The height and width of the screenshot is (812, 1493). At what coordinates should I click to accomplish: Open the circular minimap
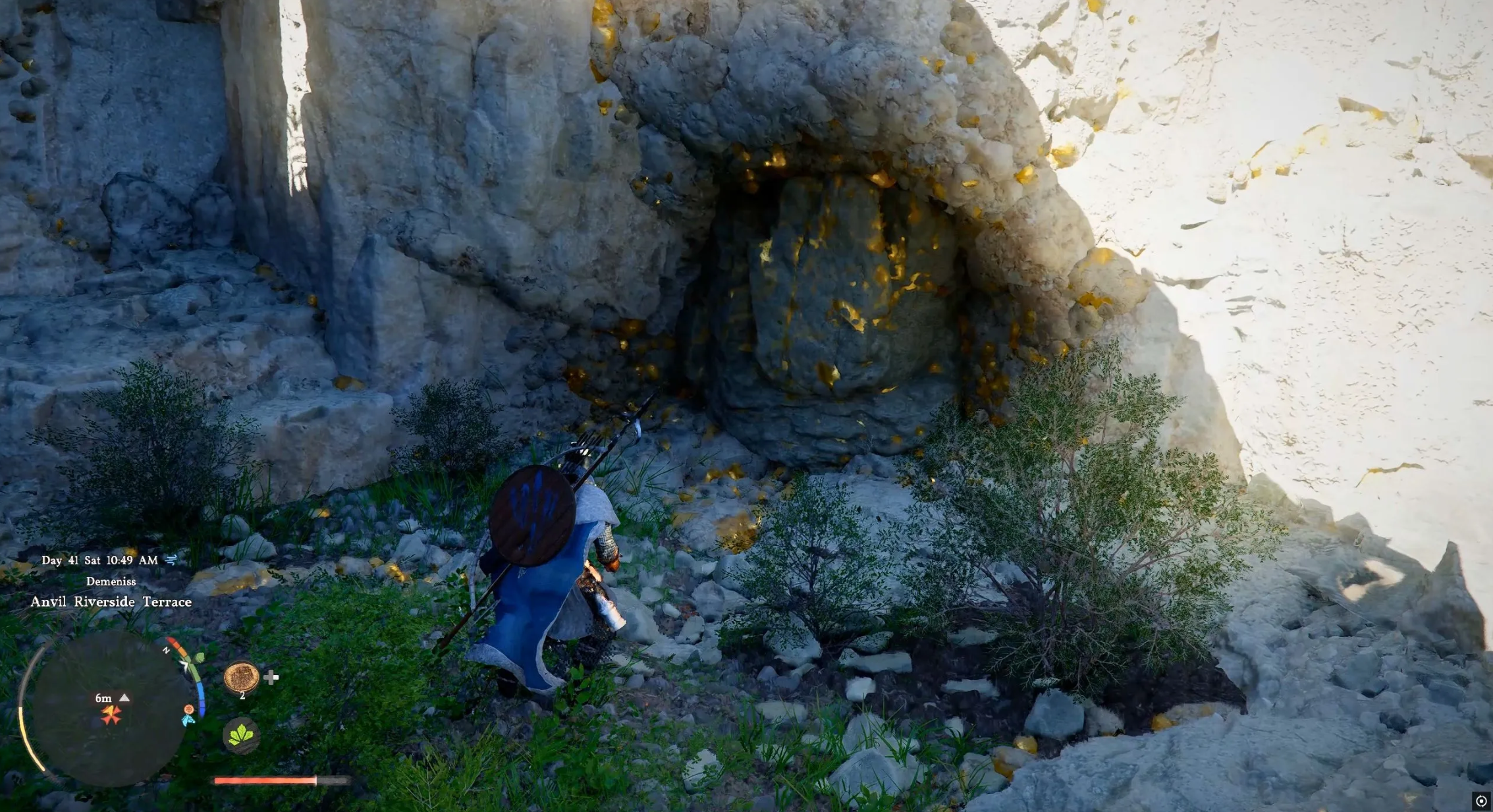[109, 708]
